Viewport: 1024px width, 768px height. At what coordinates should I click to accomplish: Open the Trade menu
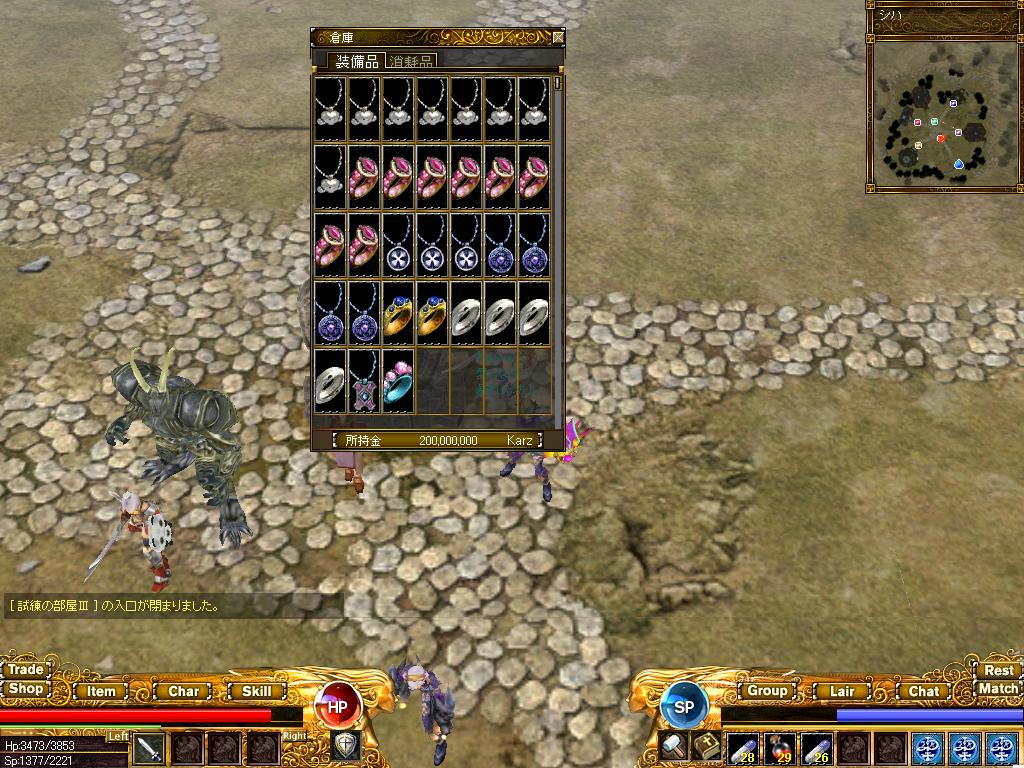tap(25, 670)
